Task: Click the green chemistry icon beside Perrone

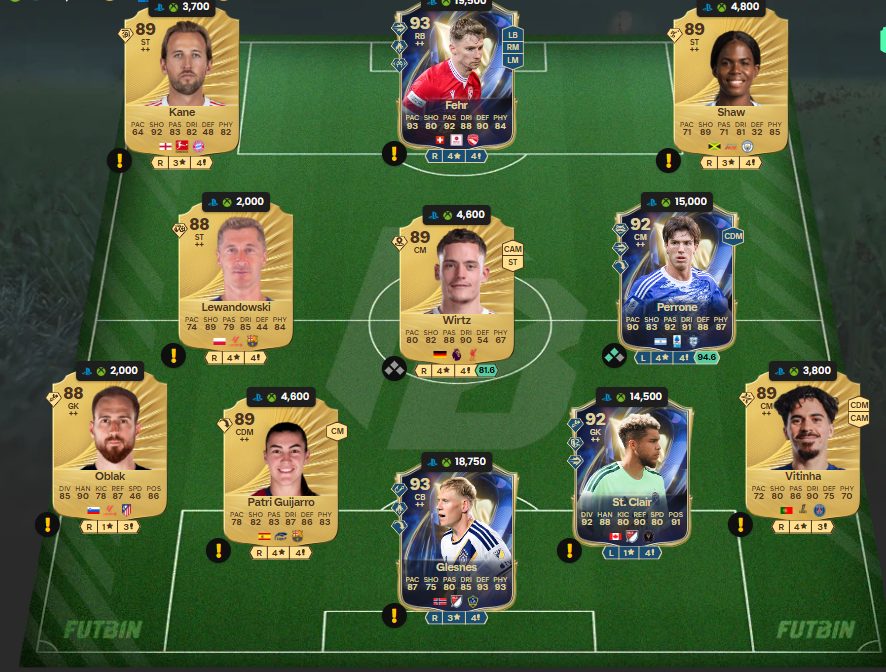Action: click(614, 355)
